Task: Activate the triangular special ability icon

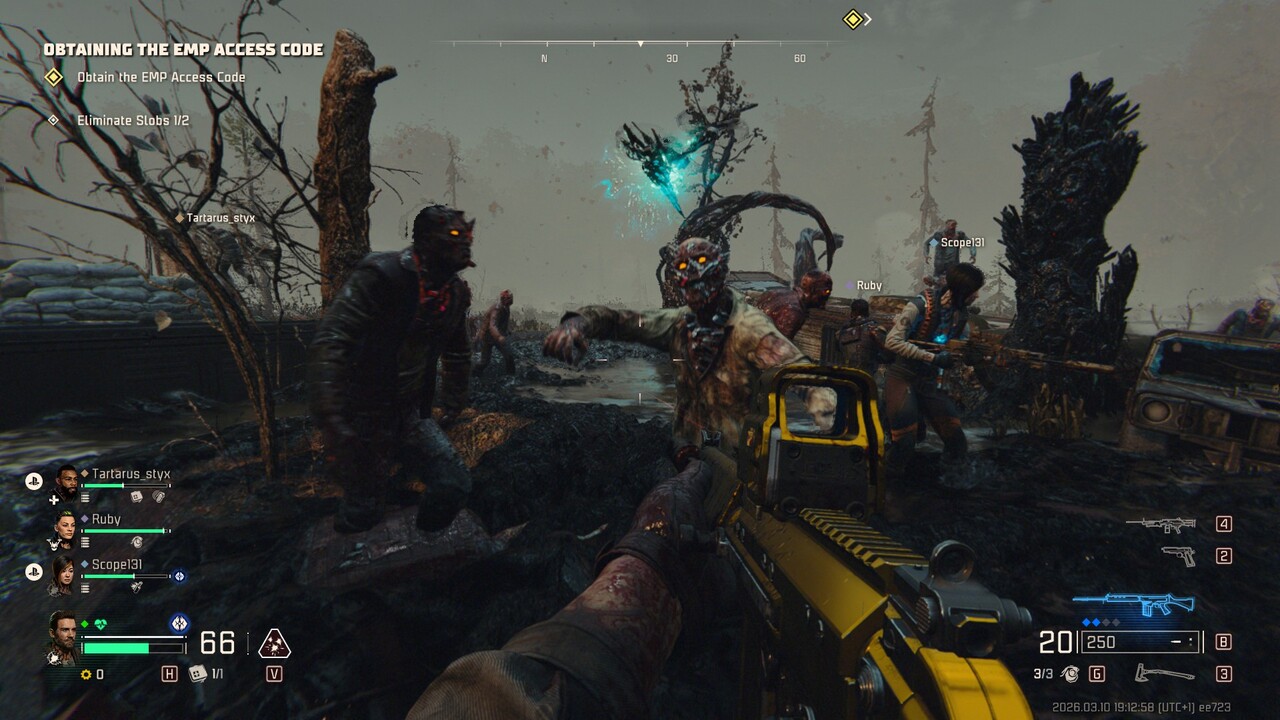Action: pos(274,644)
